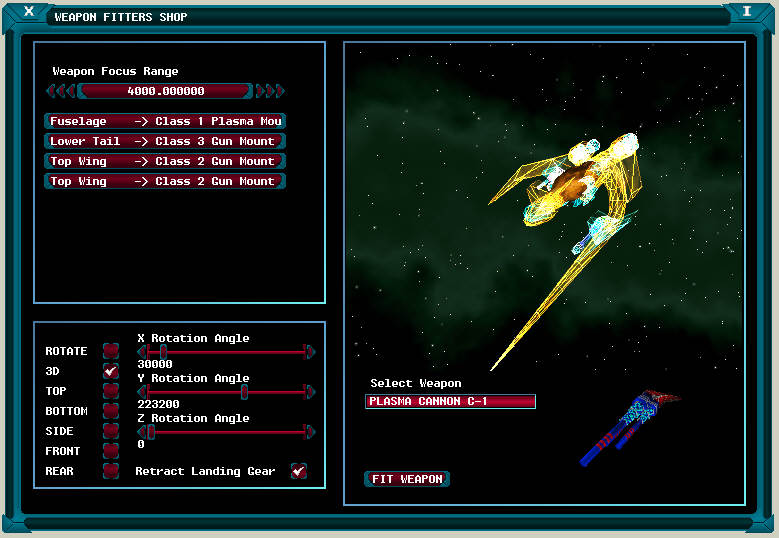Choose the Lower Tail Class 3 Gun Mount
779x538 pixels.
coord(165,141)
